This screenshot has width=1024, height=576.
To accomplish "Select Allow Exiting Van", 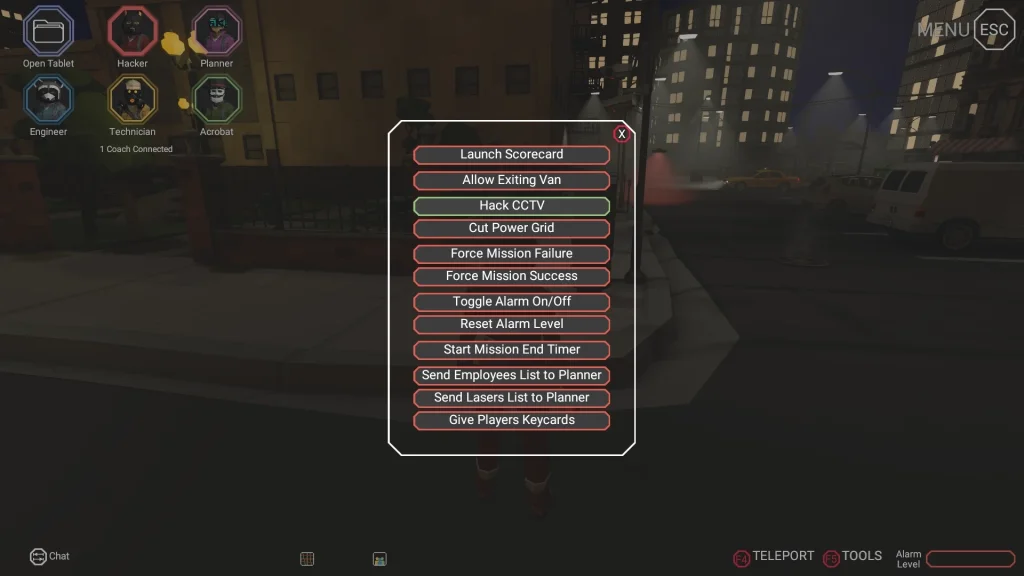I will pyautogui.click(x=511, y=181).
